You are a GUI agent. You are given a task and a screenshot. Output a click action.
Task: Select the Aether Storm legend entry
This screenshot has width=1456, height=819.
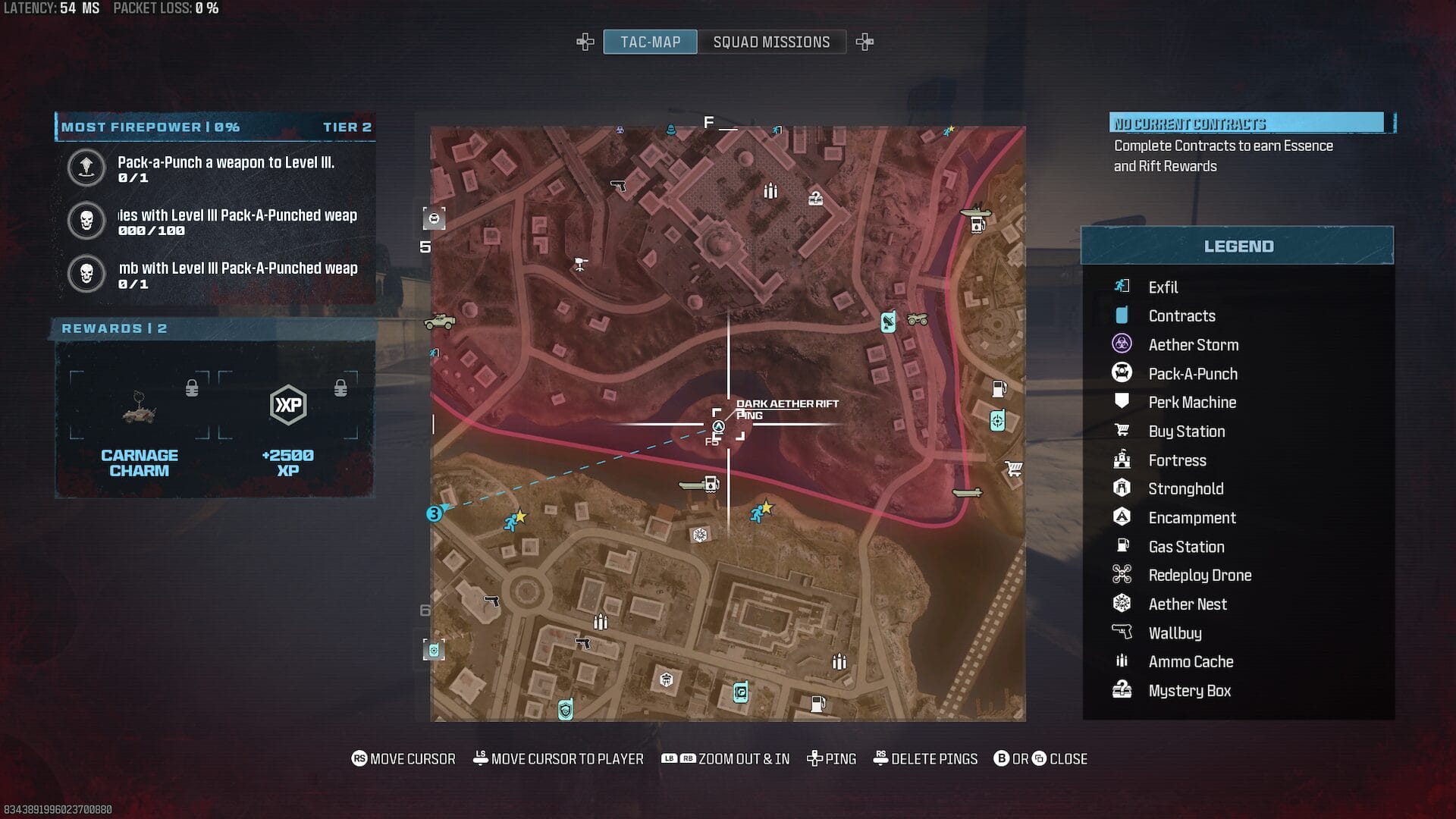(1193, 345)
